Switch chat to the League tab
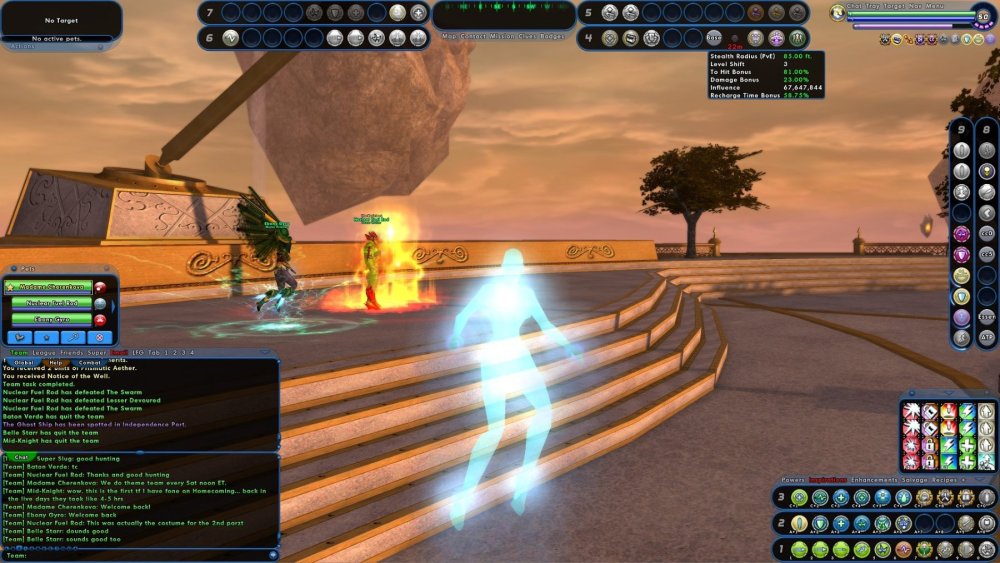Viewport: 1000px width, 563px height. 44,352
